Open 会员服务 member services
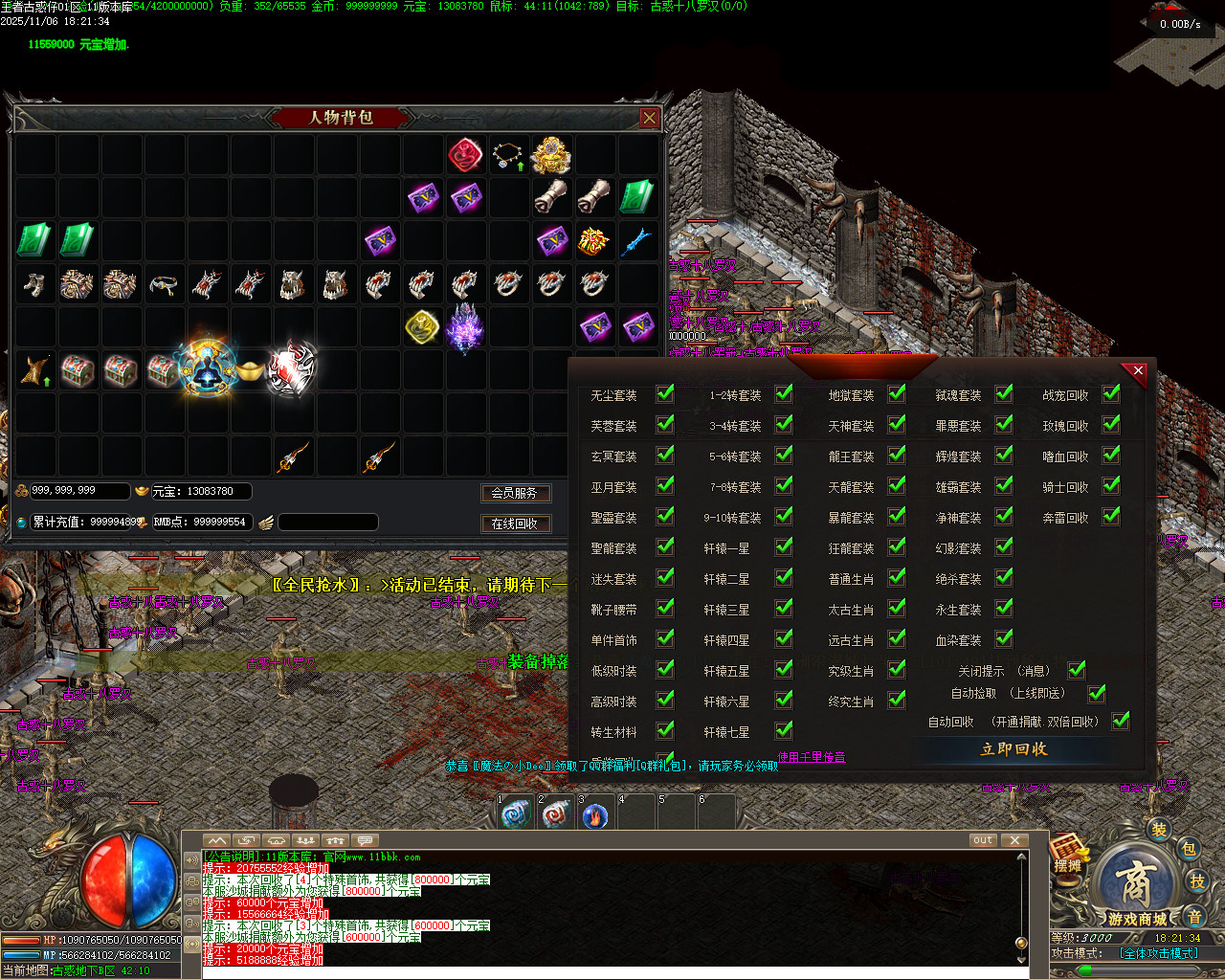This screenshot has width=1225, height=980. pos(515,493)
